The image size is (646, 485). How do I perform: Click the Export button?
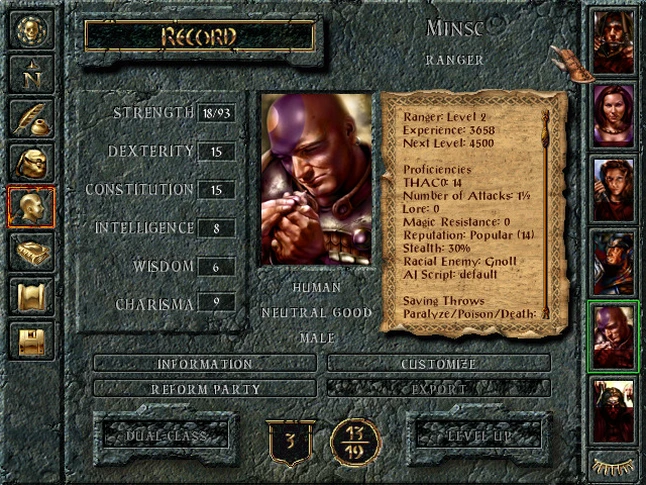pyautogui.click(x=438, y=388)
